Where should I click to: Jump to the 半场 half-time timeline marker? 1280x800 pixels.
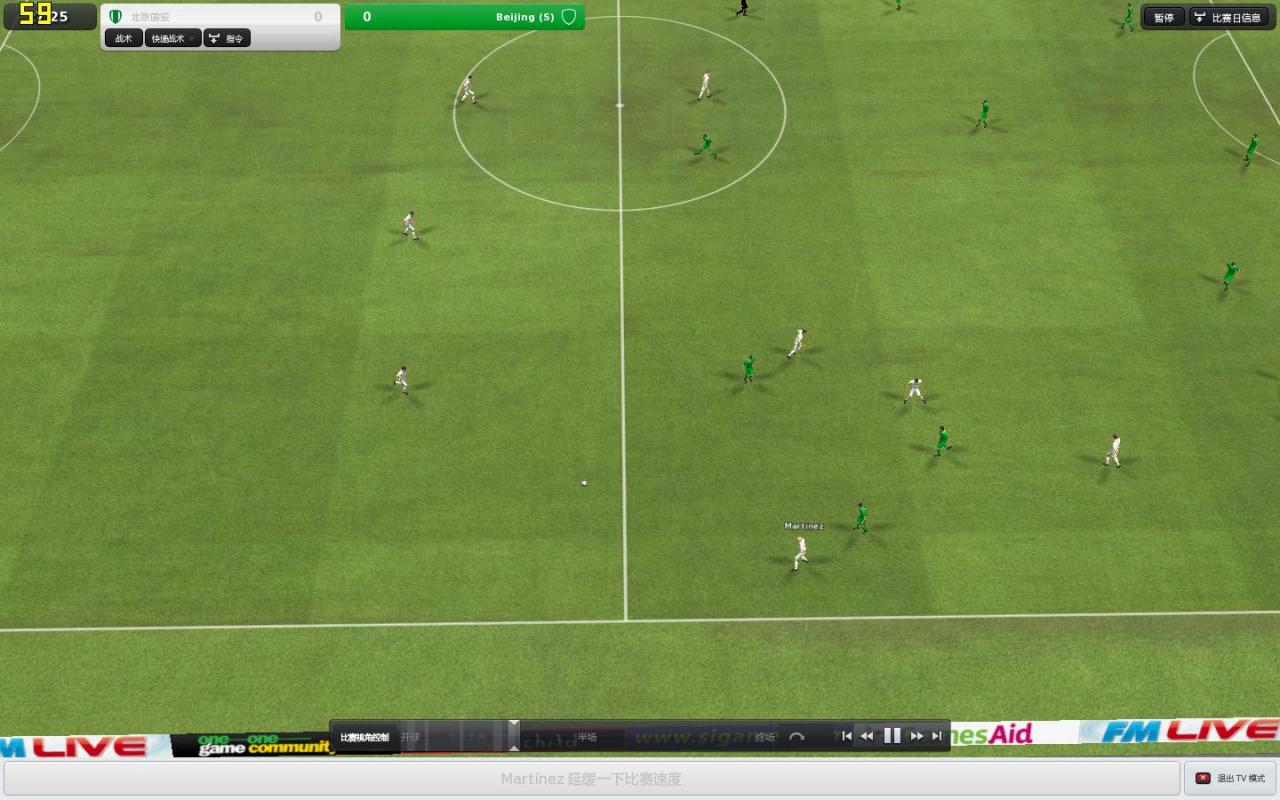[x=587, y=737]
